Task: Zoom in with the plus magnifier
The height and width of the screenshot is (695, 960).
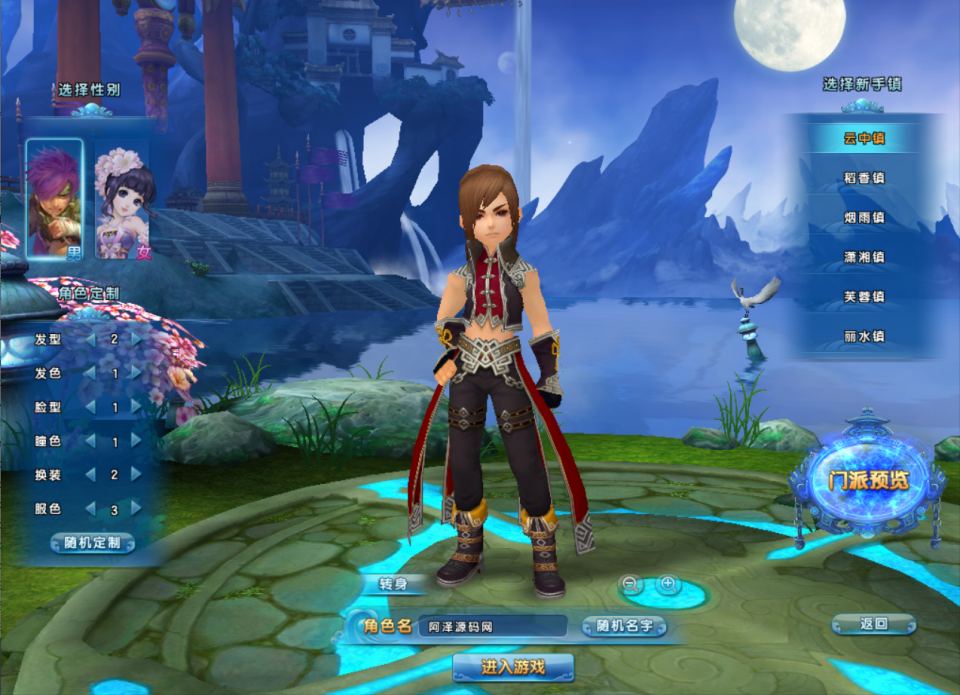Action: [668, 583]
